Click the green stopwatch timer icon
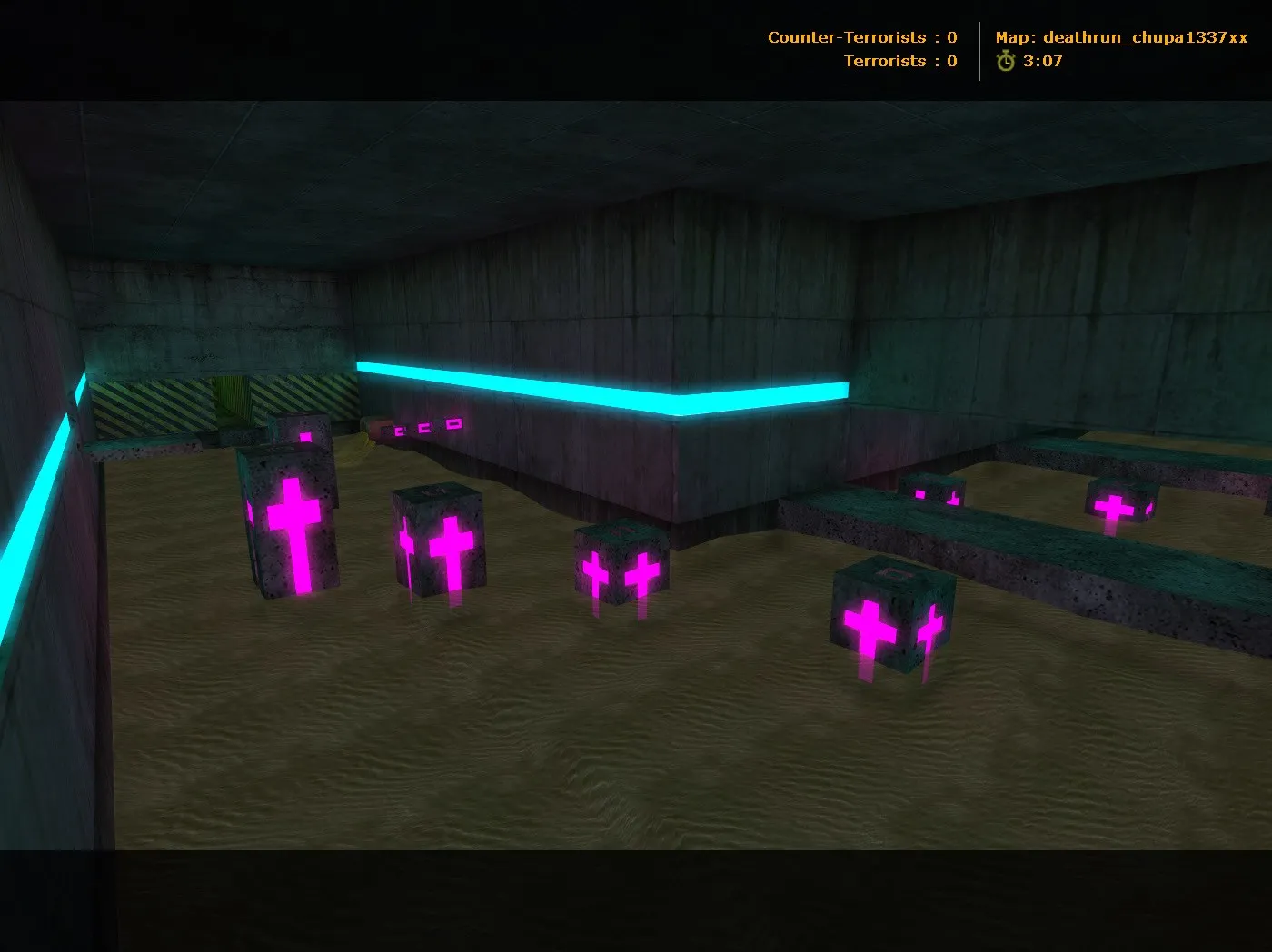The height and width of the screenshot is (952, 1272). tap(1005, 62)
